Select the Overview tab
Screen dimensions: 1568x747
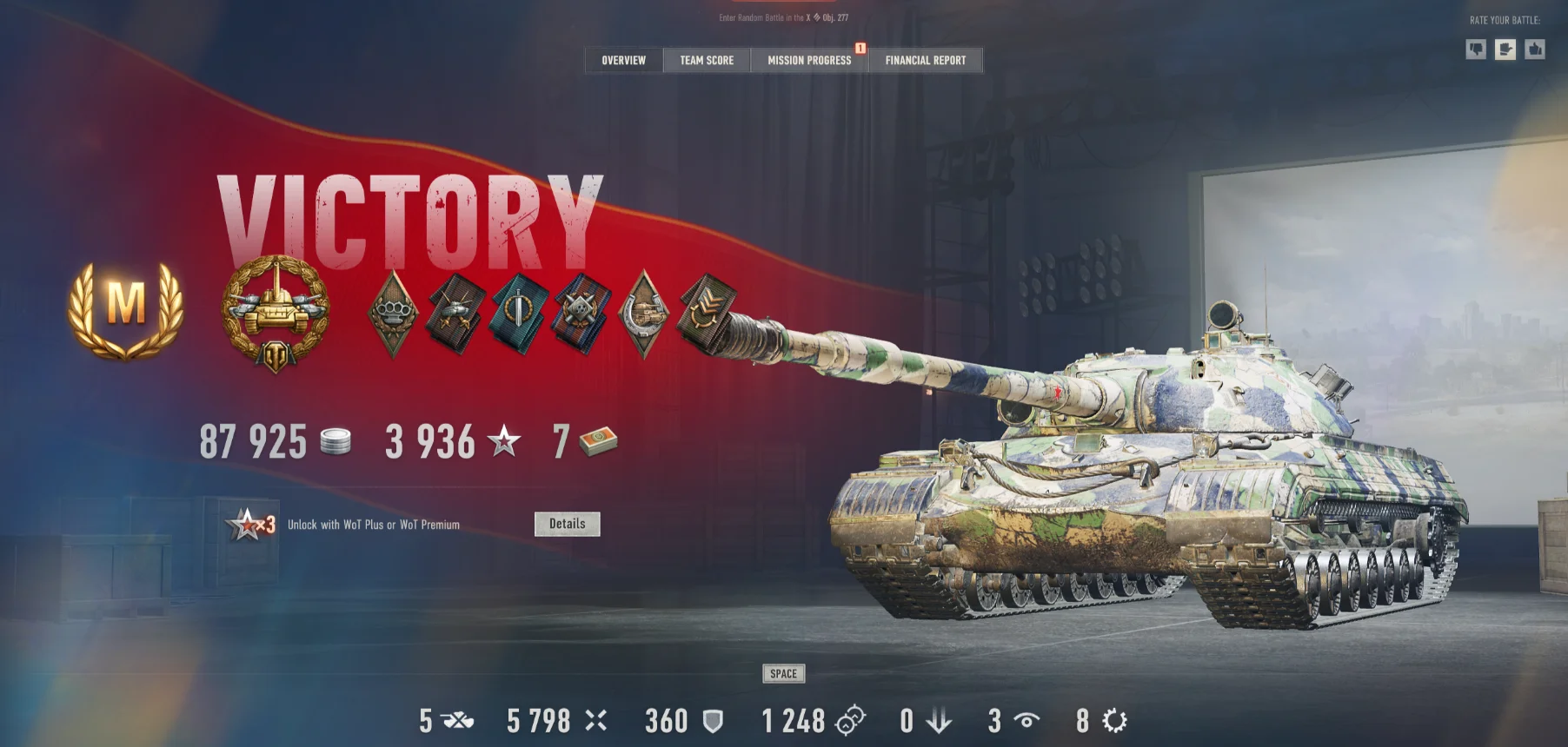click(622, 60)
